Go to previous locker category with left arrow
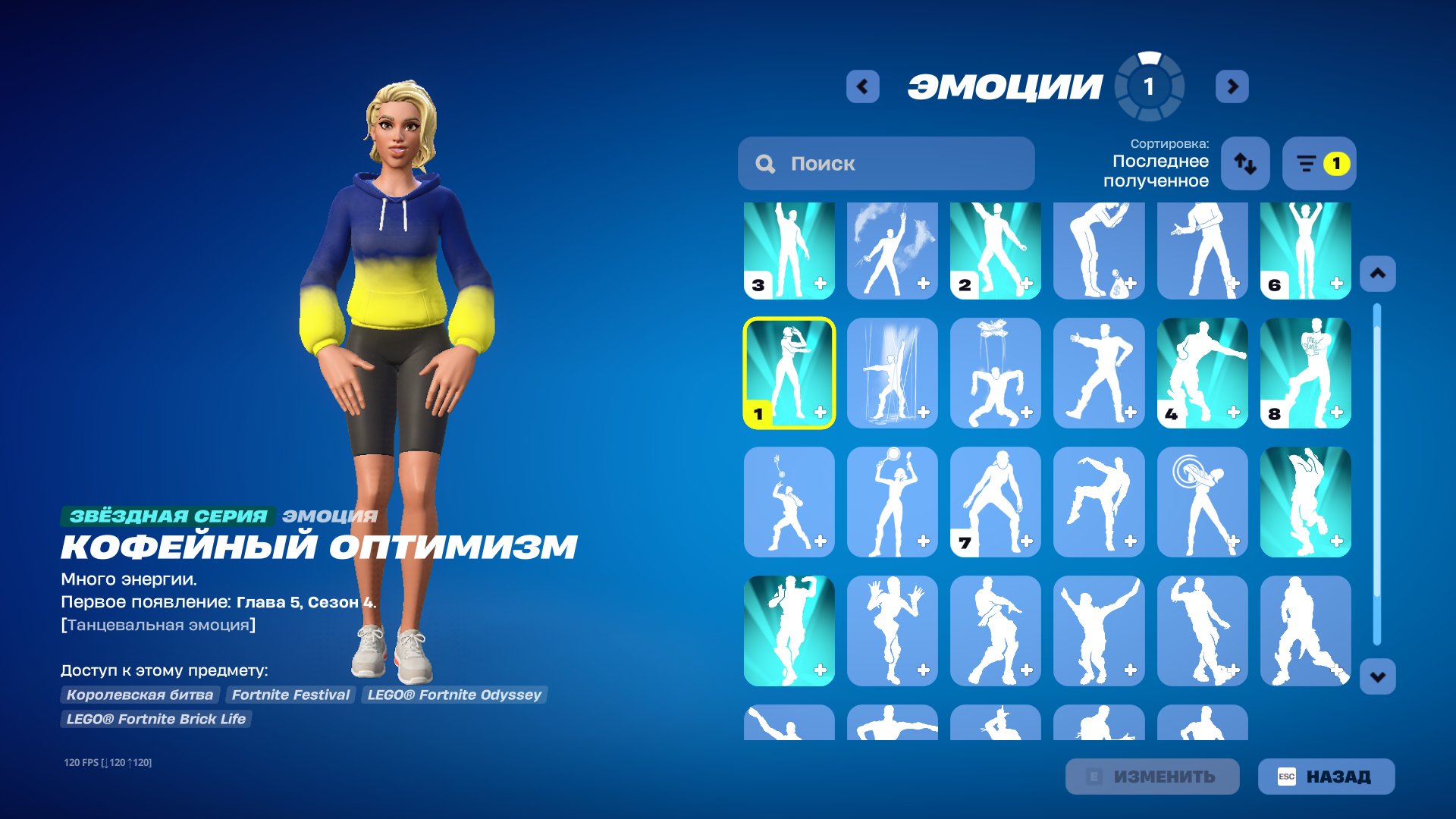Image resolution: width=1456 pixels, height=819 pixels. pos(861,86)
